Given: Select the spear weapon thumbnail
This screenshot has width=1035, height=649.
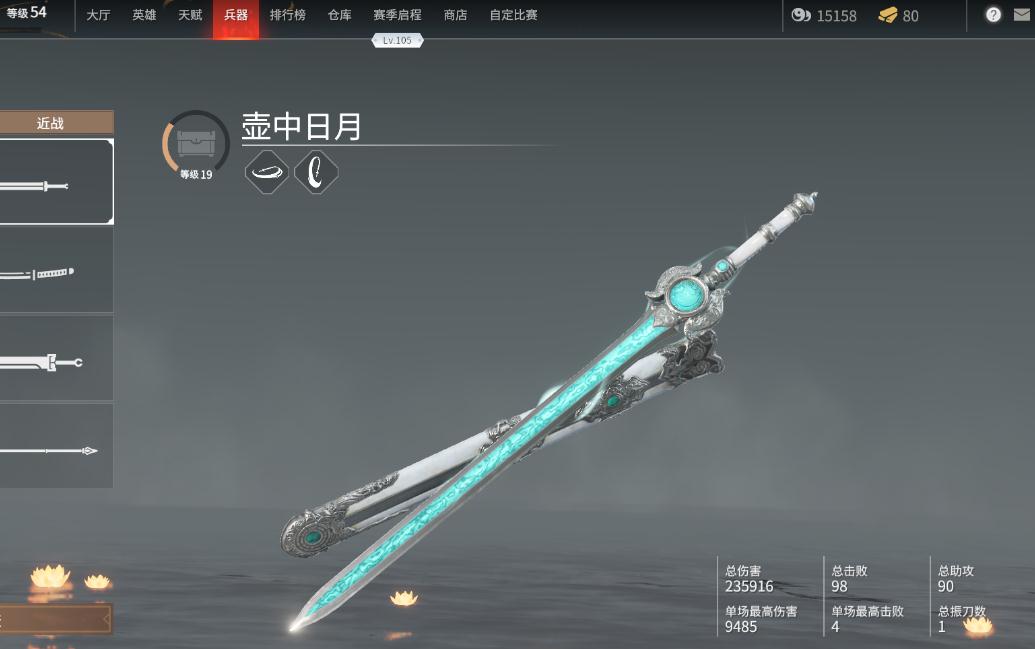Looking at the screenshot, I should point(52,449).
